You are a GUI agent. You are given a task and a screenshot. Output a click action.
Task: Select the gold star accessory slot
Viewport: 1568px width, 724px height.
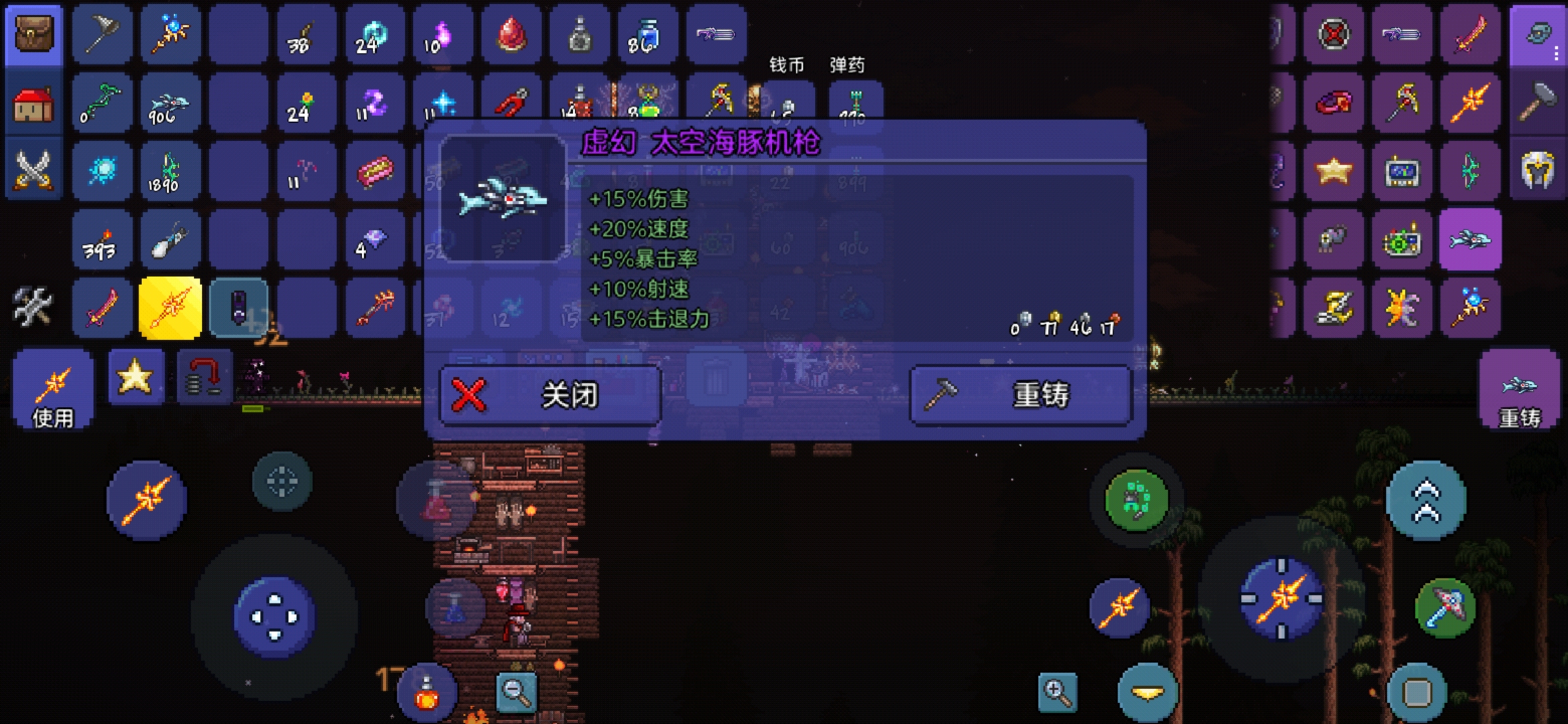(1333, 172)
